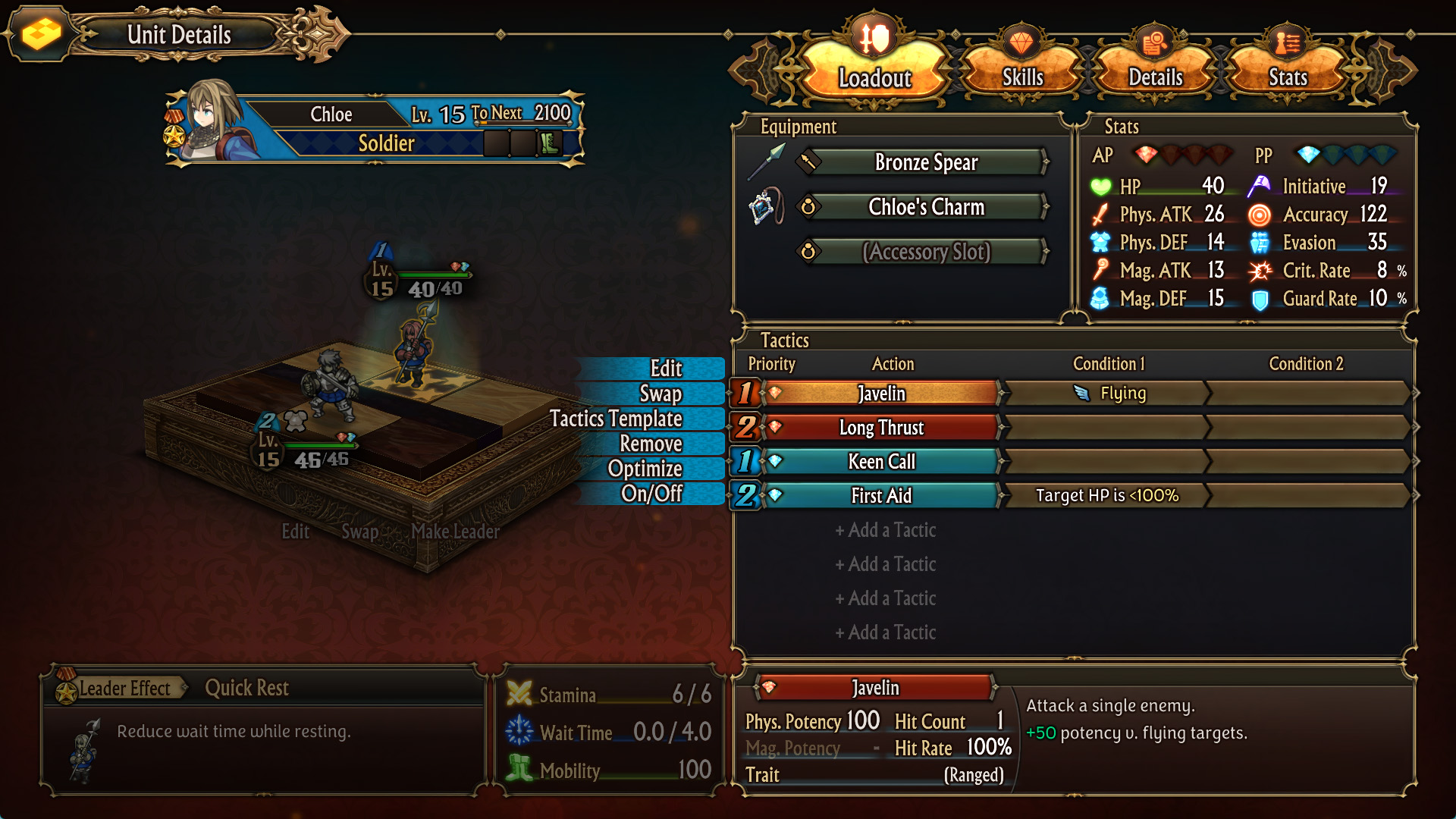View the Stats tab
The width and height of the screenshot is (1456, 819).
tap(1288, 77)
